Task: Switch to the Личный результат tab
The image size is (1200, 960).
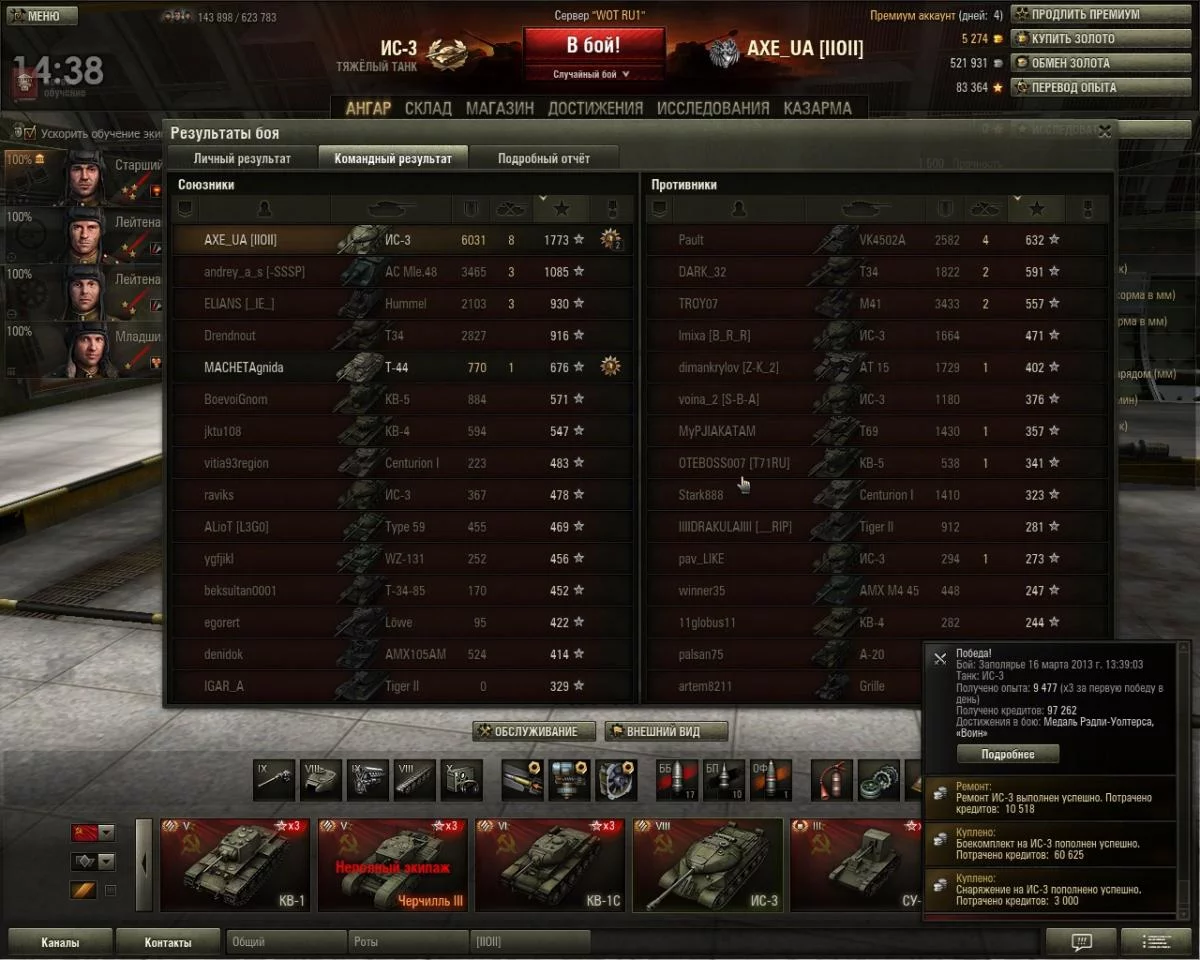Action: tap(242, 158)
